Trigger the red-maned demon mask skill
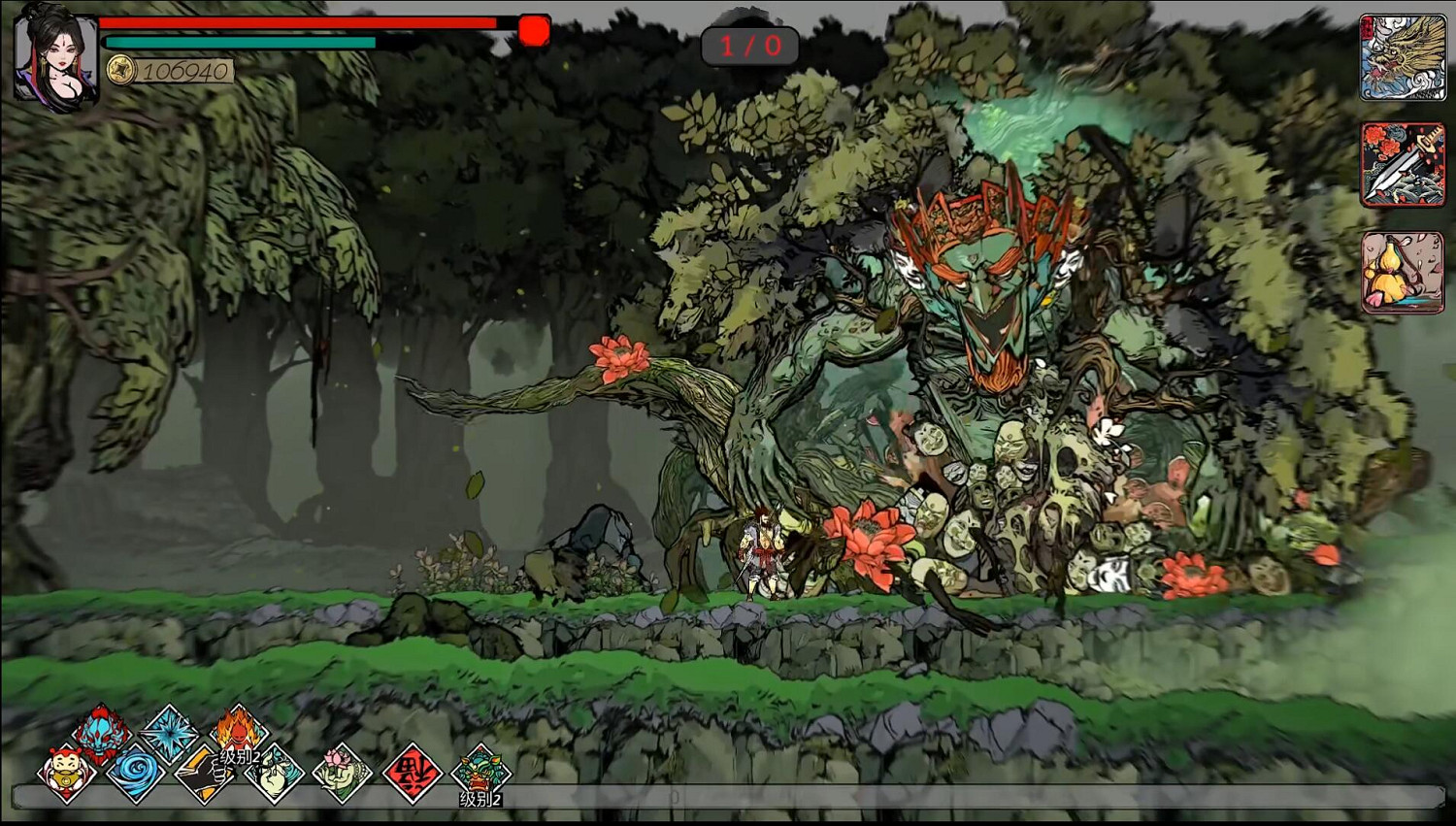 click(x=104, y=733)
